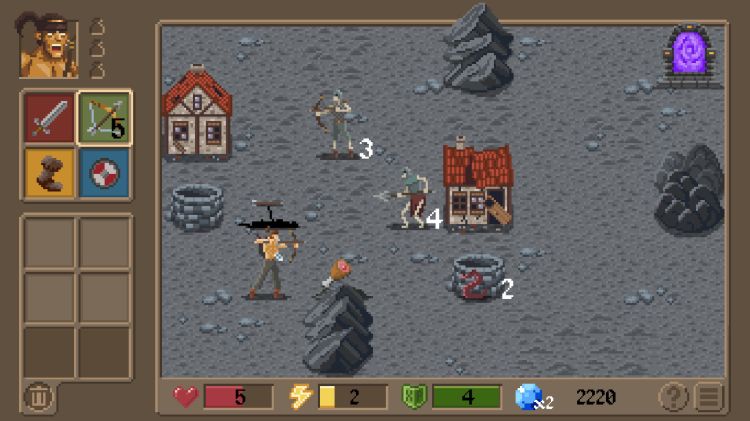Screen dimensions: 750x421
Task: Activate the boot kick ability
Action: click(x=49, y=170)
